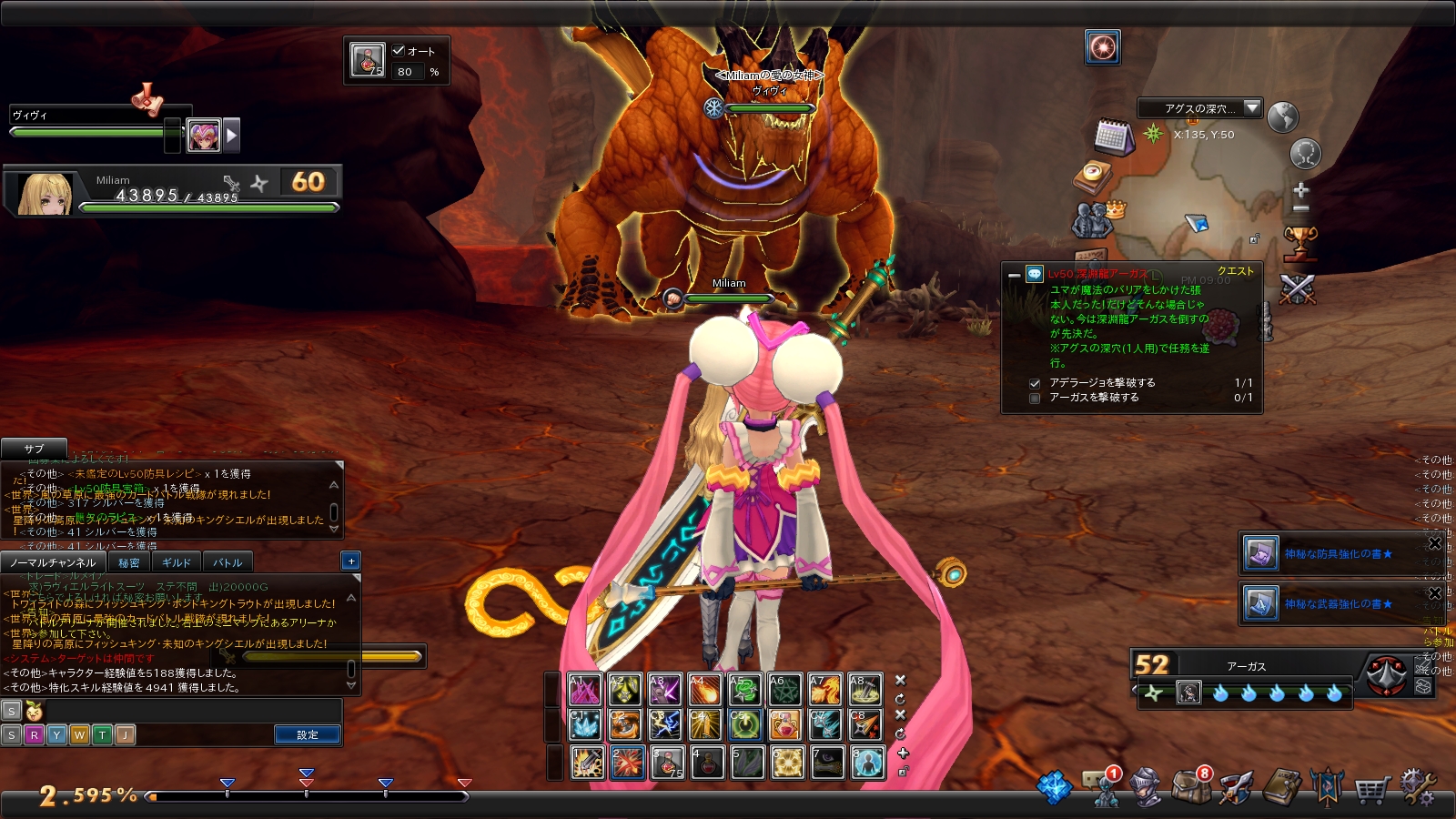Open the crossed swords battle icon

pyautogui.click(x=1298, y=289)
